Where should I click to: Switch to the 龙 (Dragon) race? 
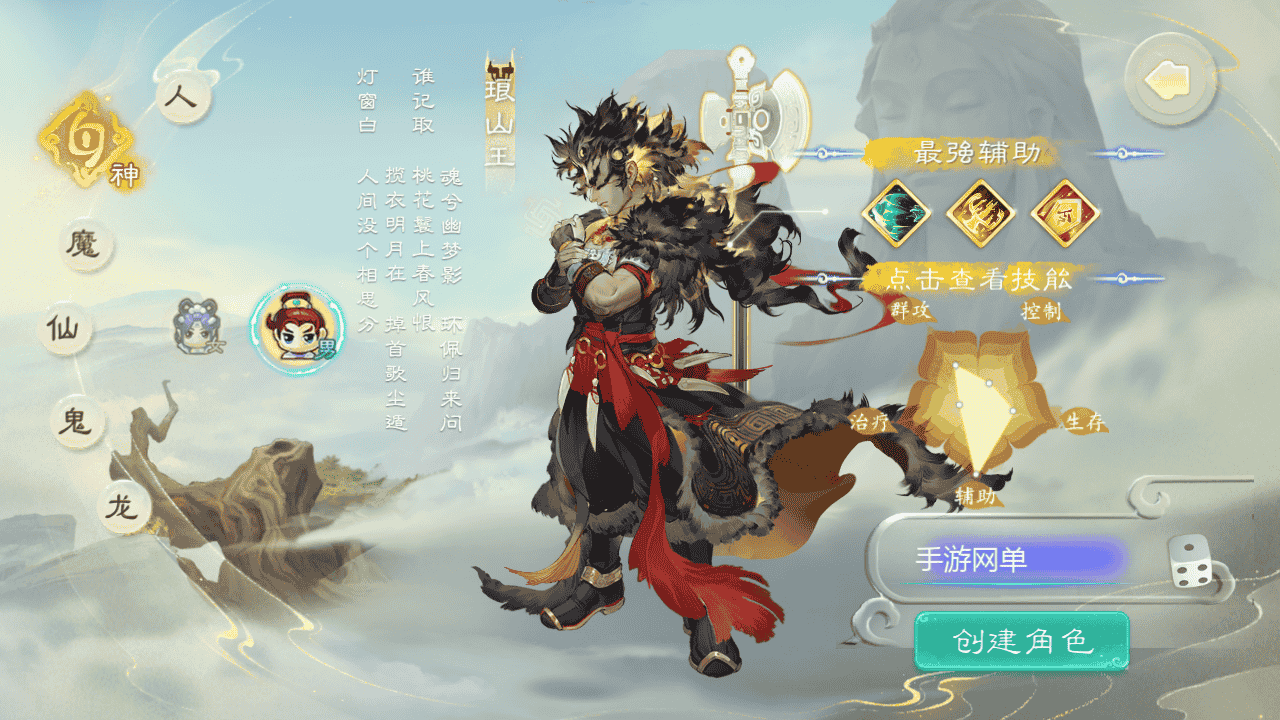[124, 507]
